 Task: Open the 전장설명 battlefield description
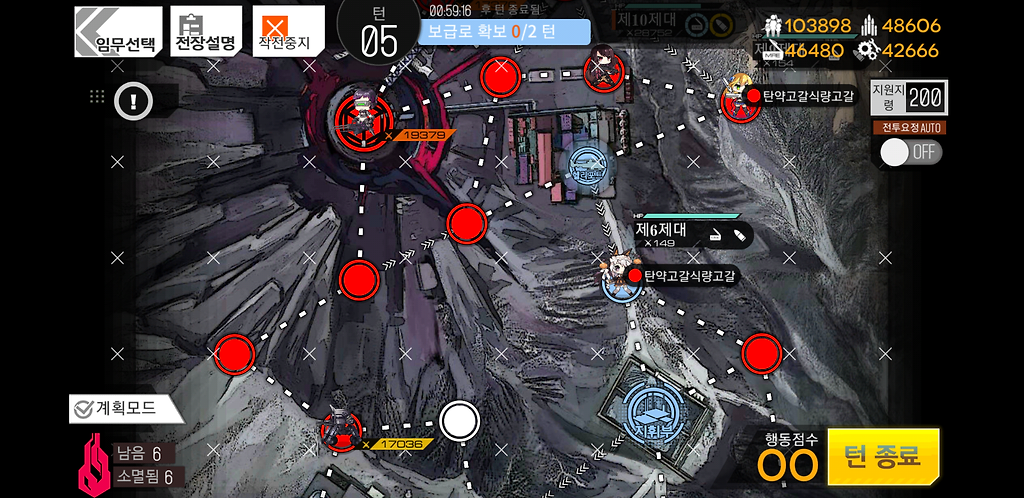tap(205, 32)
